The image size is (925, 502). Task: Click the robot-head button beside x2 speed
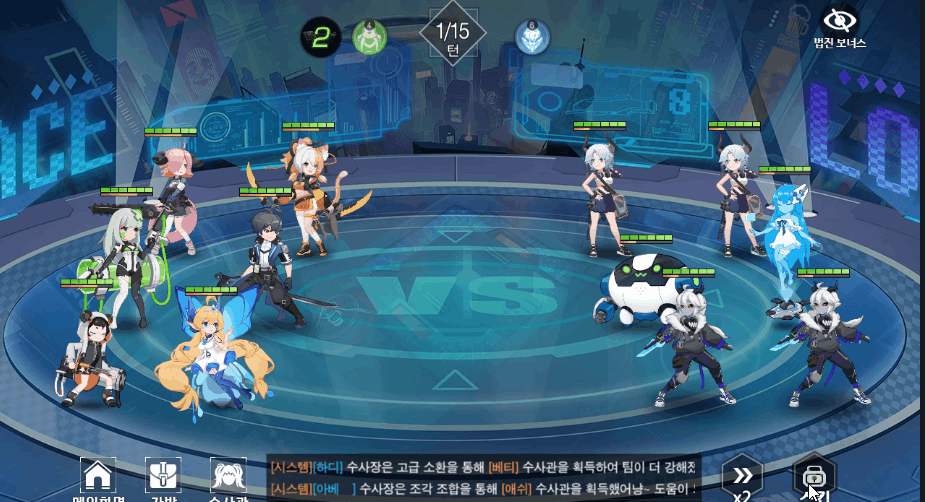coord(814,477)
